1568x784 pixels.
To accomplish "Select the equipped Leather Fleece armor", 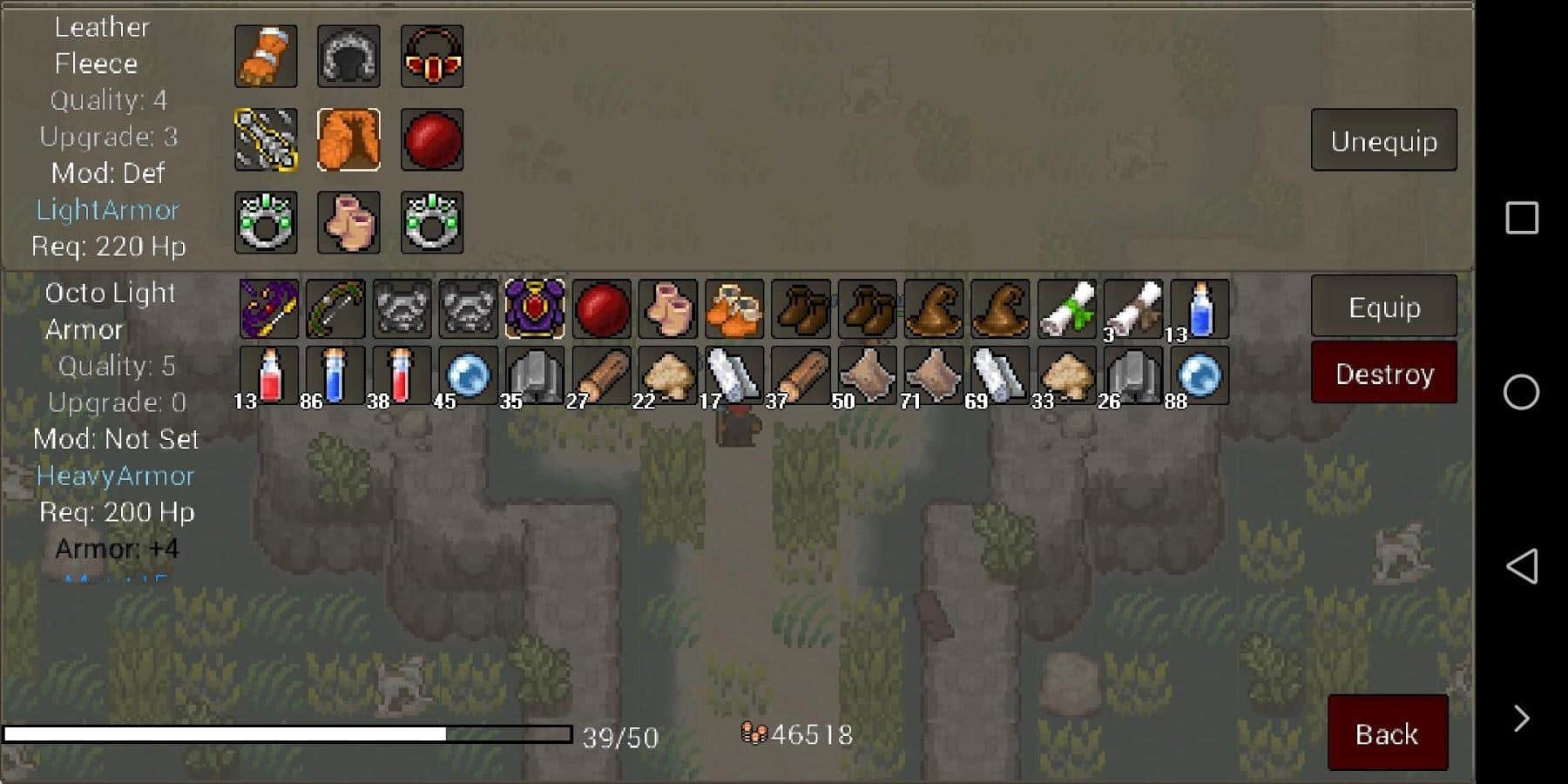I will click(x=348, y=139).
